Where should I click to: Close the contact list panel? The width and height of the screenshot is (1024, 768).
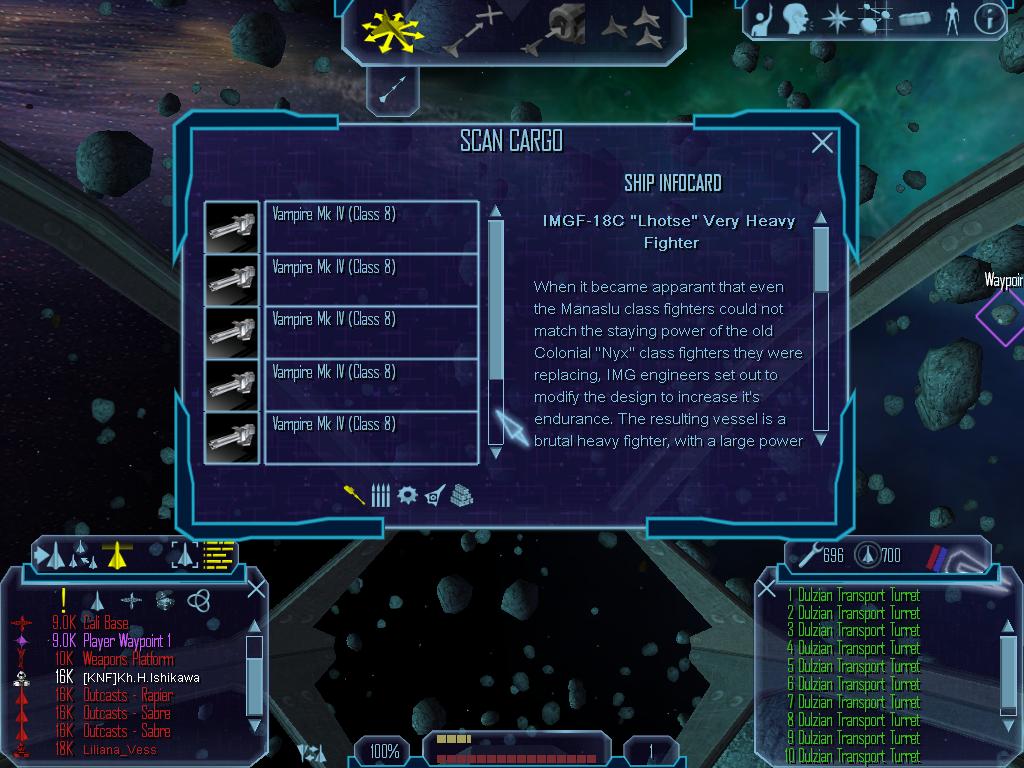point(256,588)
